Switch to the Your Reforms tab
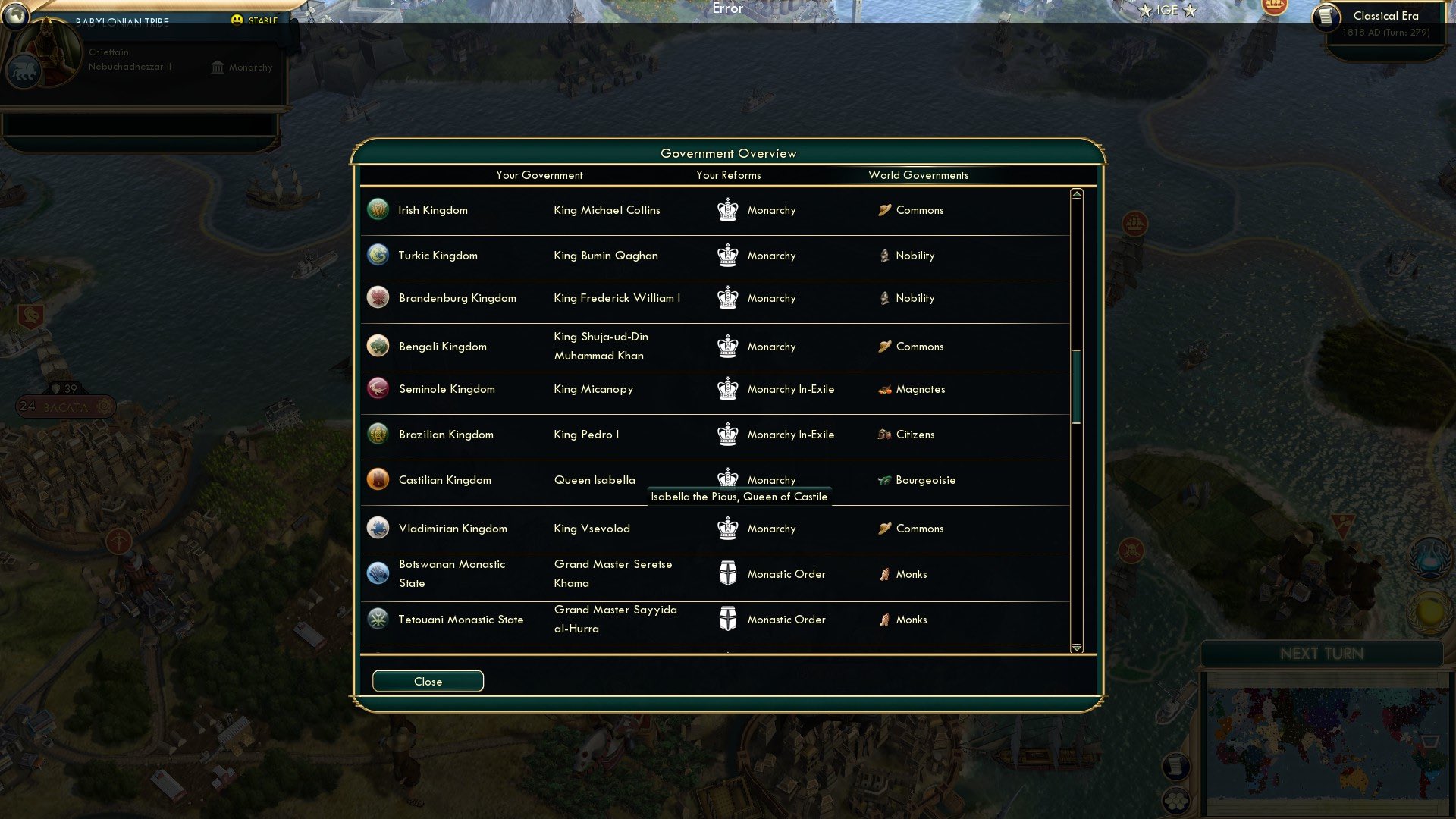Screen dimensions: 1456x819 click(729, 175)
